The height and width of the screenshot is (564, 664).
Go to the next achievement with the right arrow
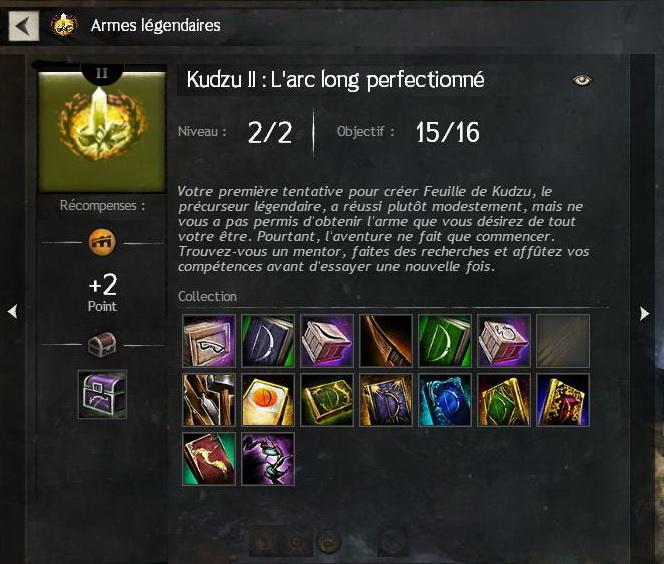coord(644,313)
